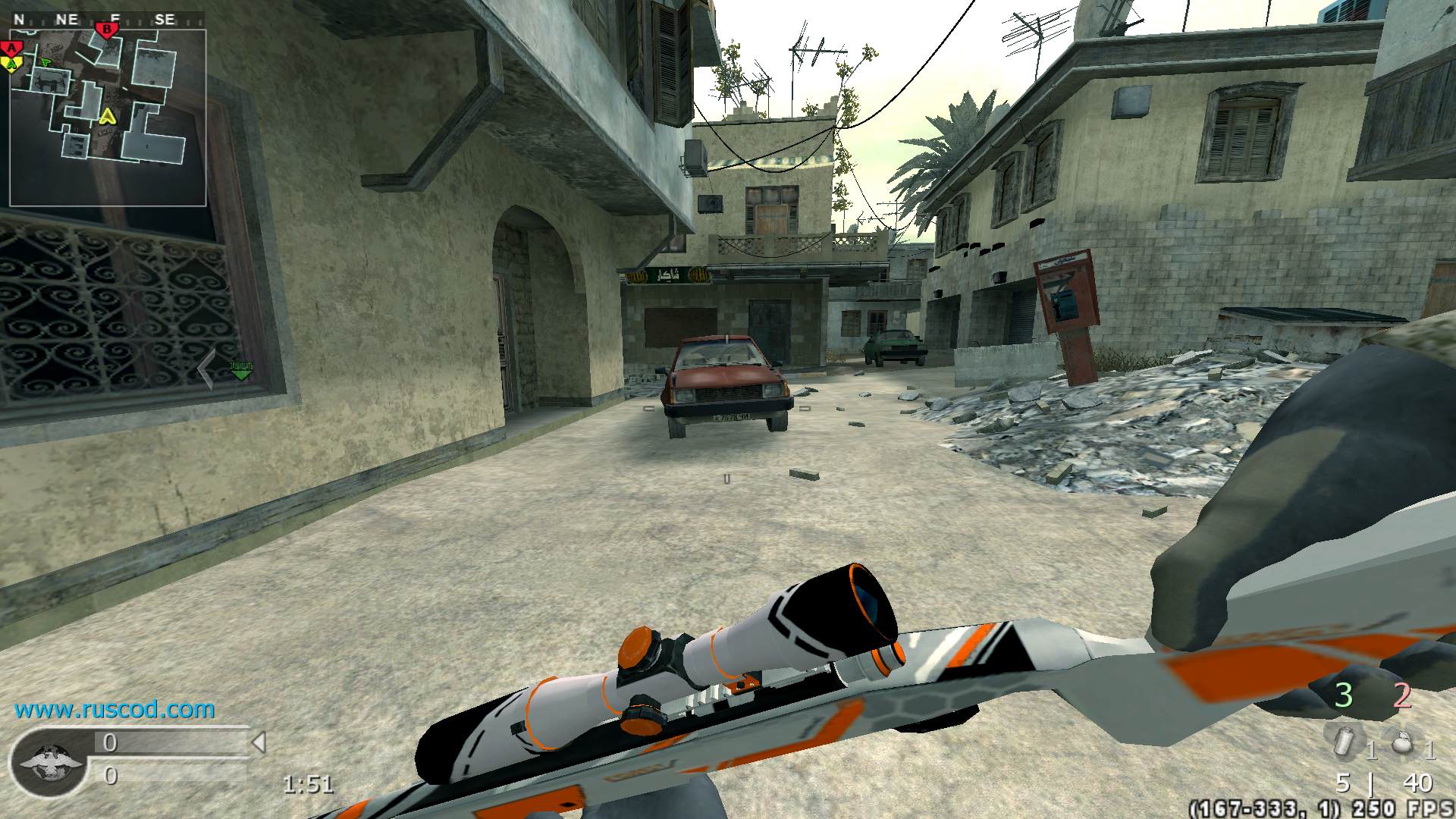Select the red bomb site A marker
This screenshot has width=1456, height=819.
coord(12,47)
